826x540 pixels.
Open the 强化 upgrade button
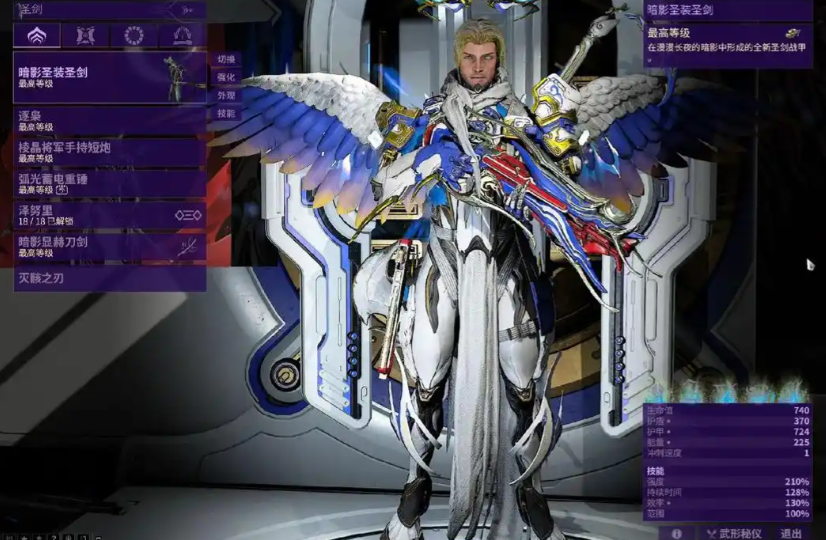coord(227,77)
